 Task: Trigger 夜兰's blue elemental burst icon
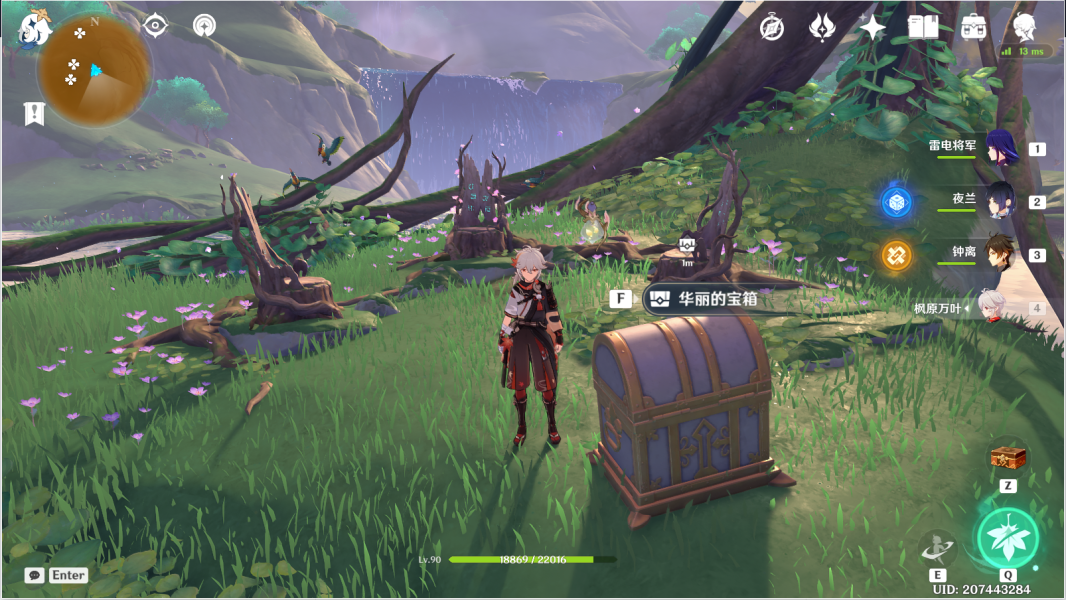[x=896, y=202]
